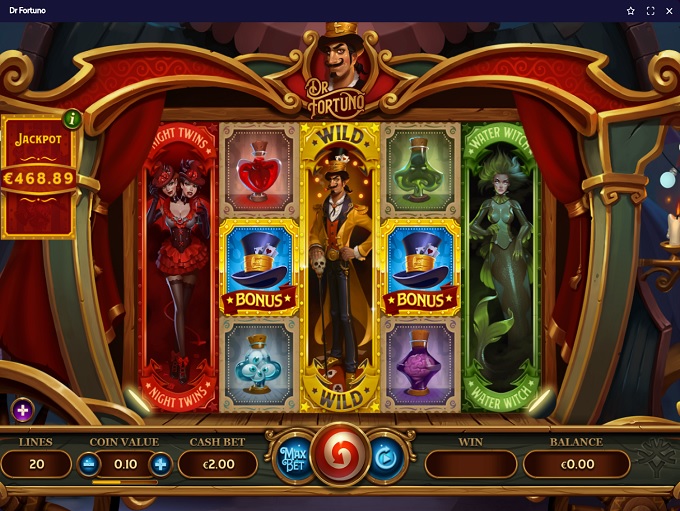
Task: Open the purple plus menu button
Action: coord(23,409)
